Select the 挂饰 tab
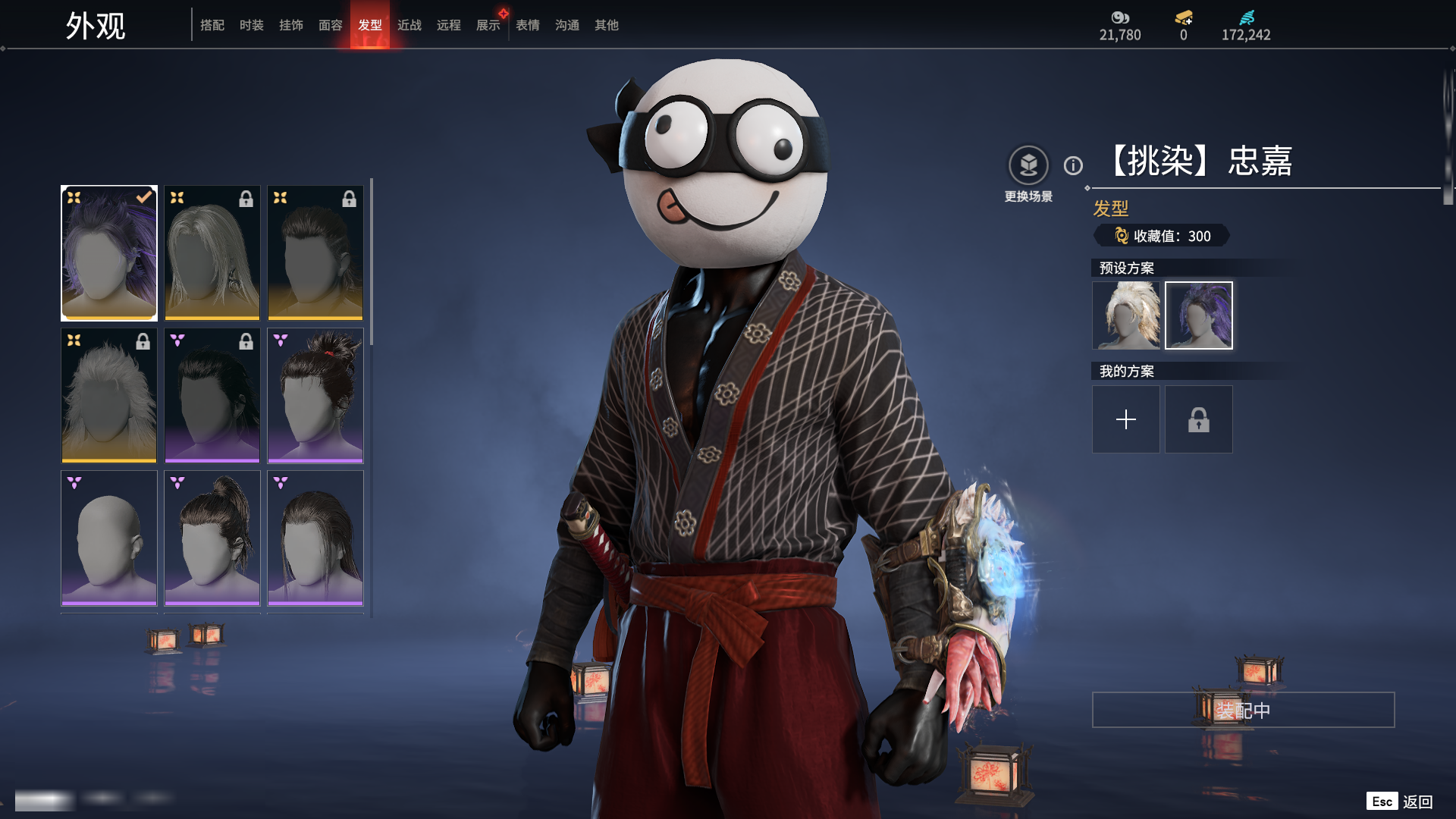The width and height of the screenshot is (1456, 819). pos(291,25)
